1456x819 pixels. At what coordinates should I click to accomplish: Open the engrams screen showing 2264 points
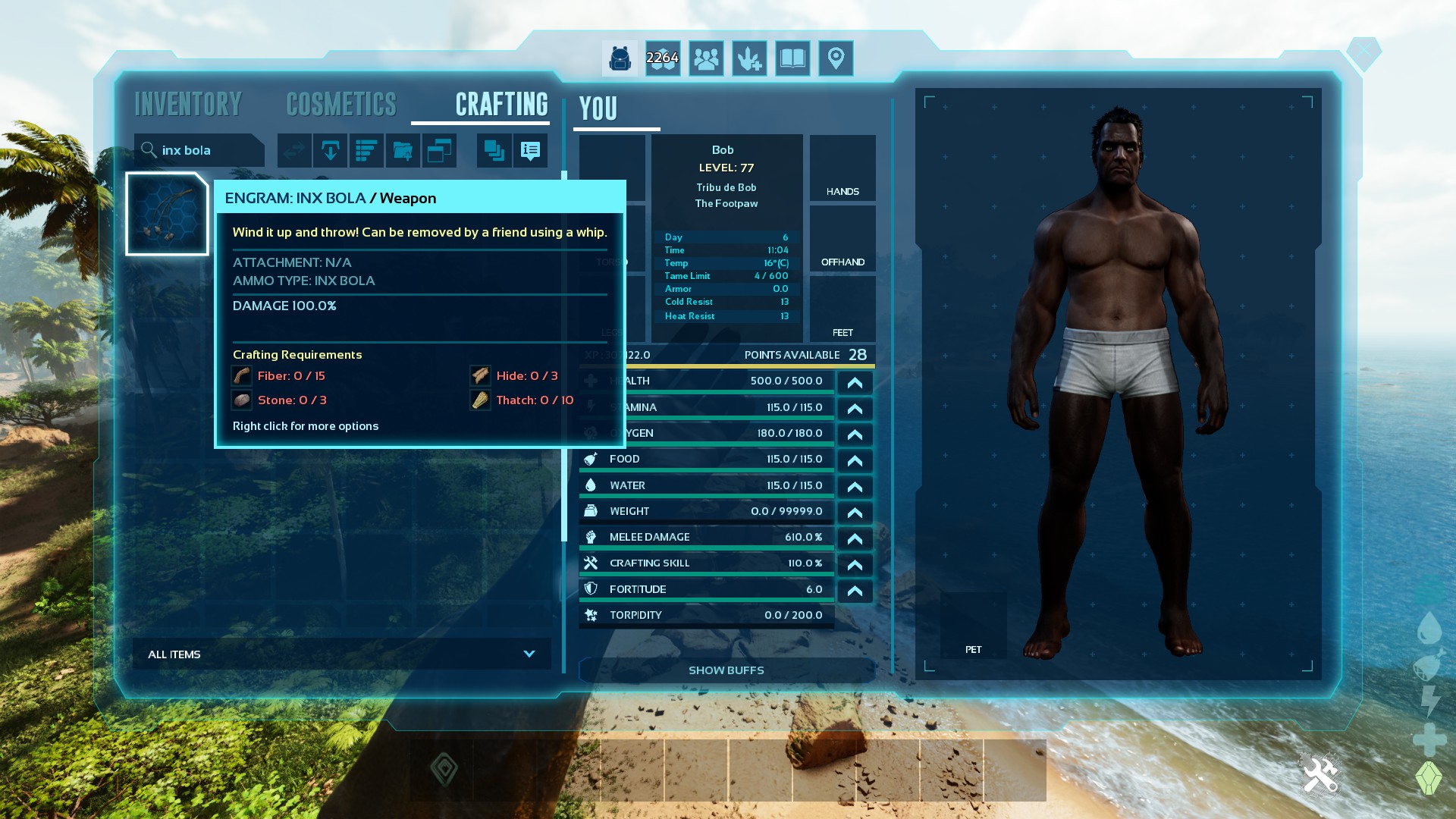[x=663, y=58]
